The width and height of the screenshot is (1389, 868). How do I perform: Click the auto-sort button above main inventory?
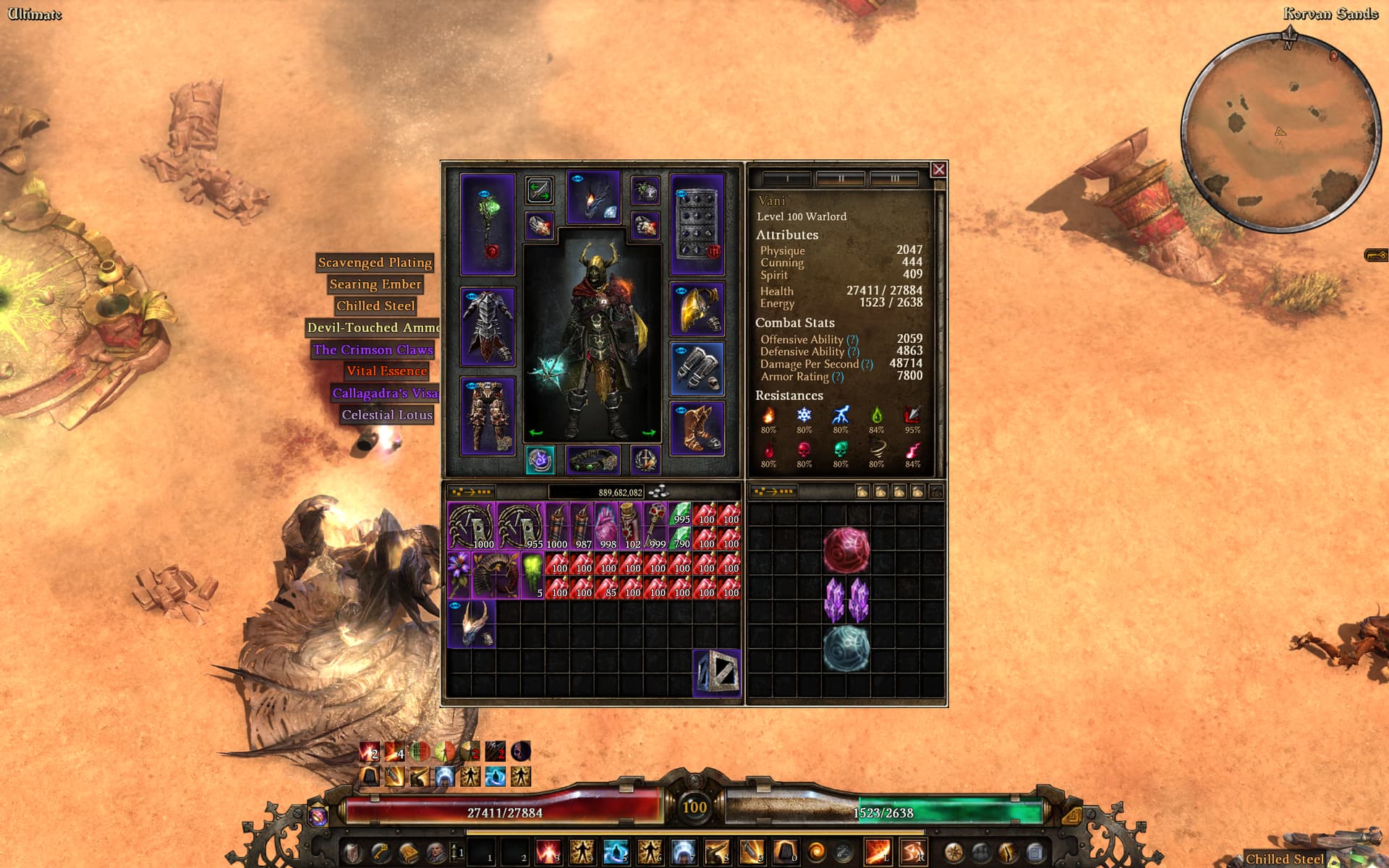coord(471,492)
